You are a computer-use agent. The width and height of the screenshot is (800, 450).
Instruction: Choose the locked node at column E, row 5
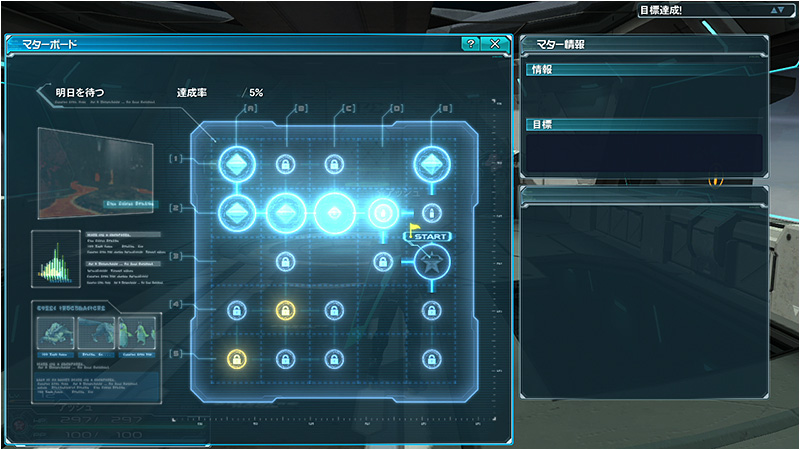pyautogui.click(x=431, y=358)
